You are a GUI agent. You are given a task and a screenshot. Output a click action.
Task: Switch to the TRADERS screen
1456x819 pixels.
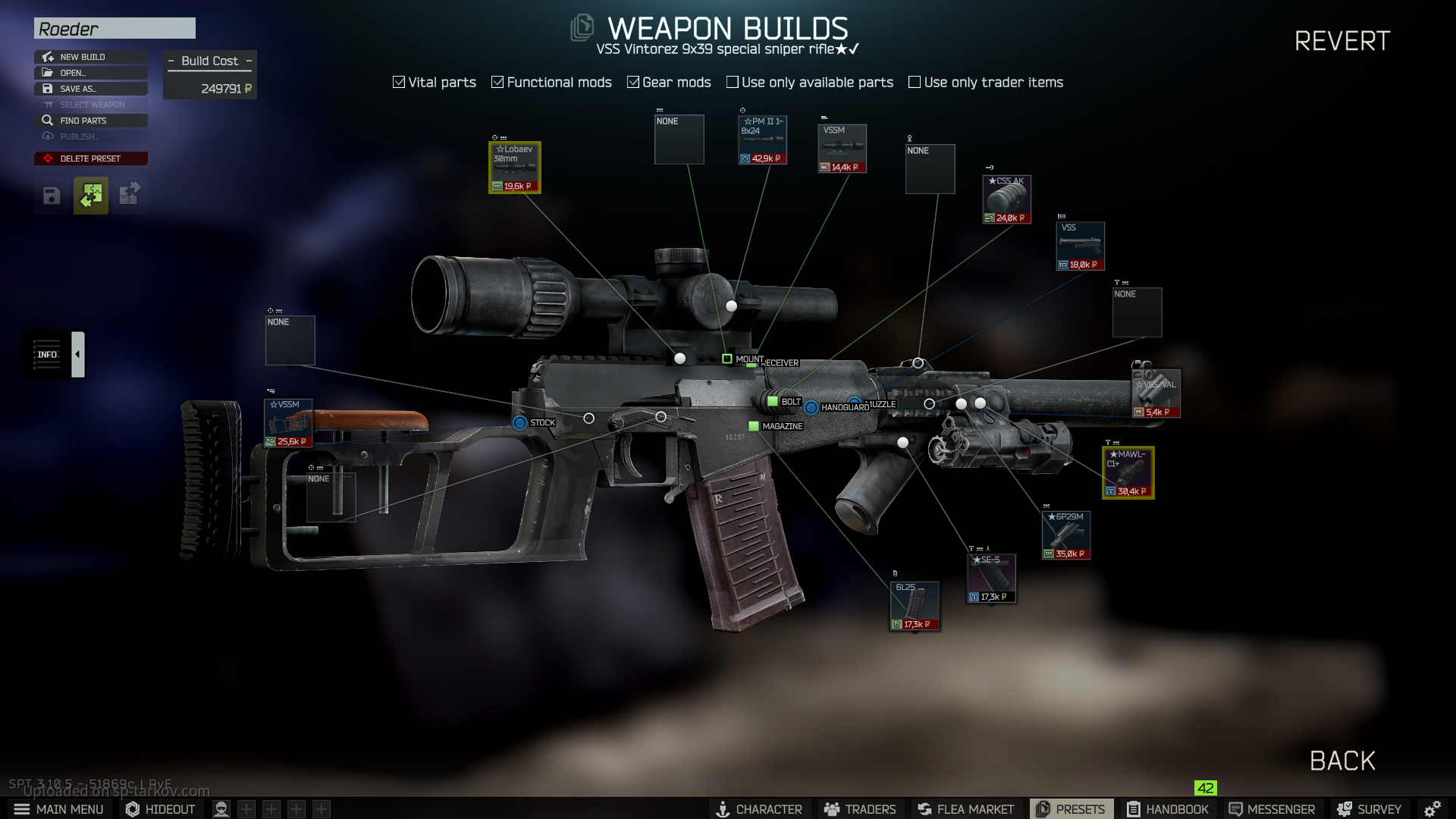[860, 809]
